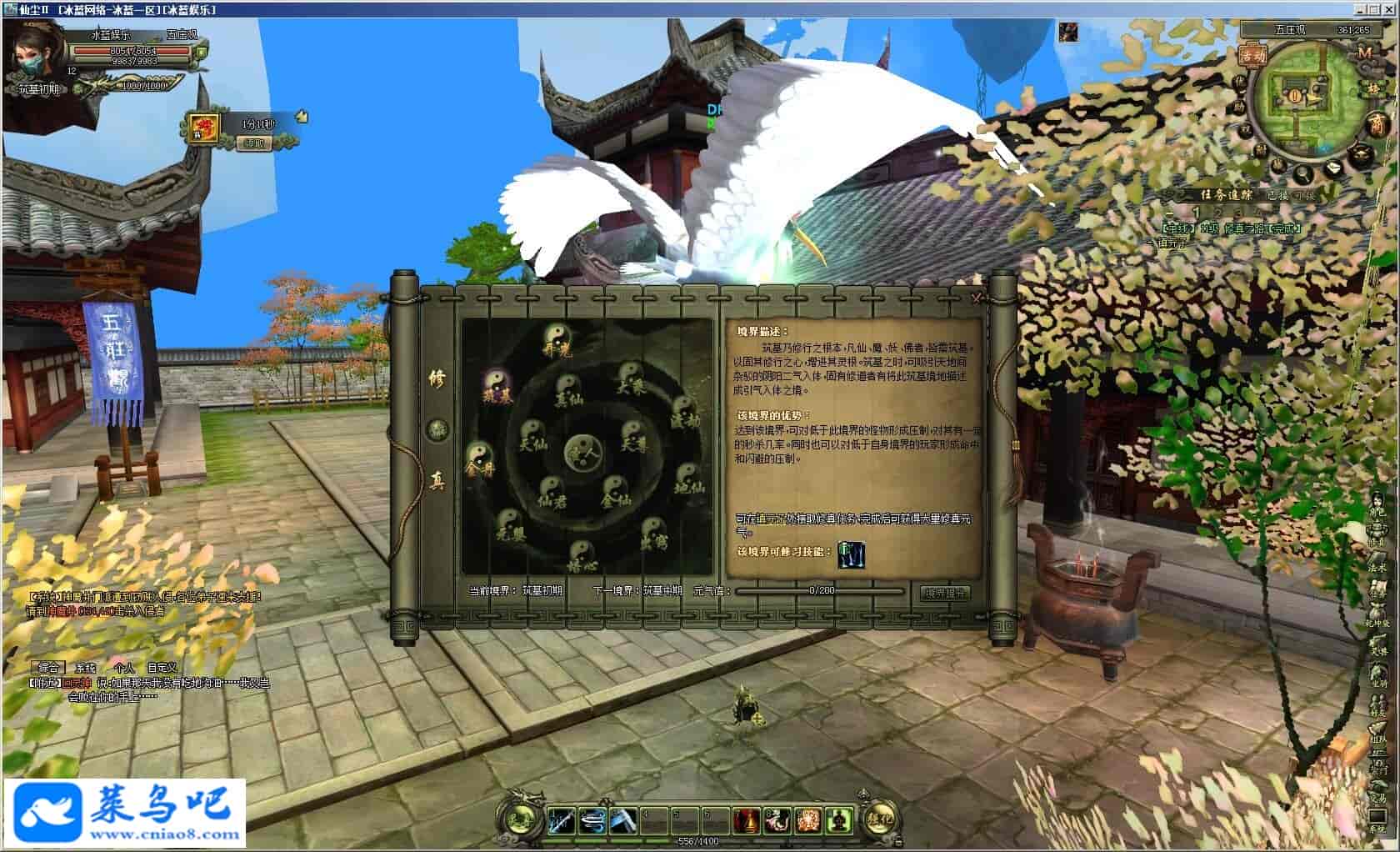
Task: Close the cultivation realm scroll panel
Action: click(976, 298)
